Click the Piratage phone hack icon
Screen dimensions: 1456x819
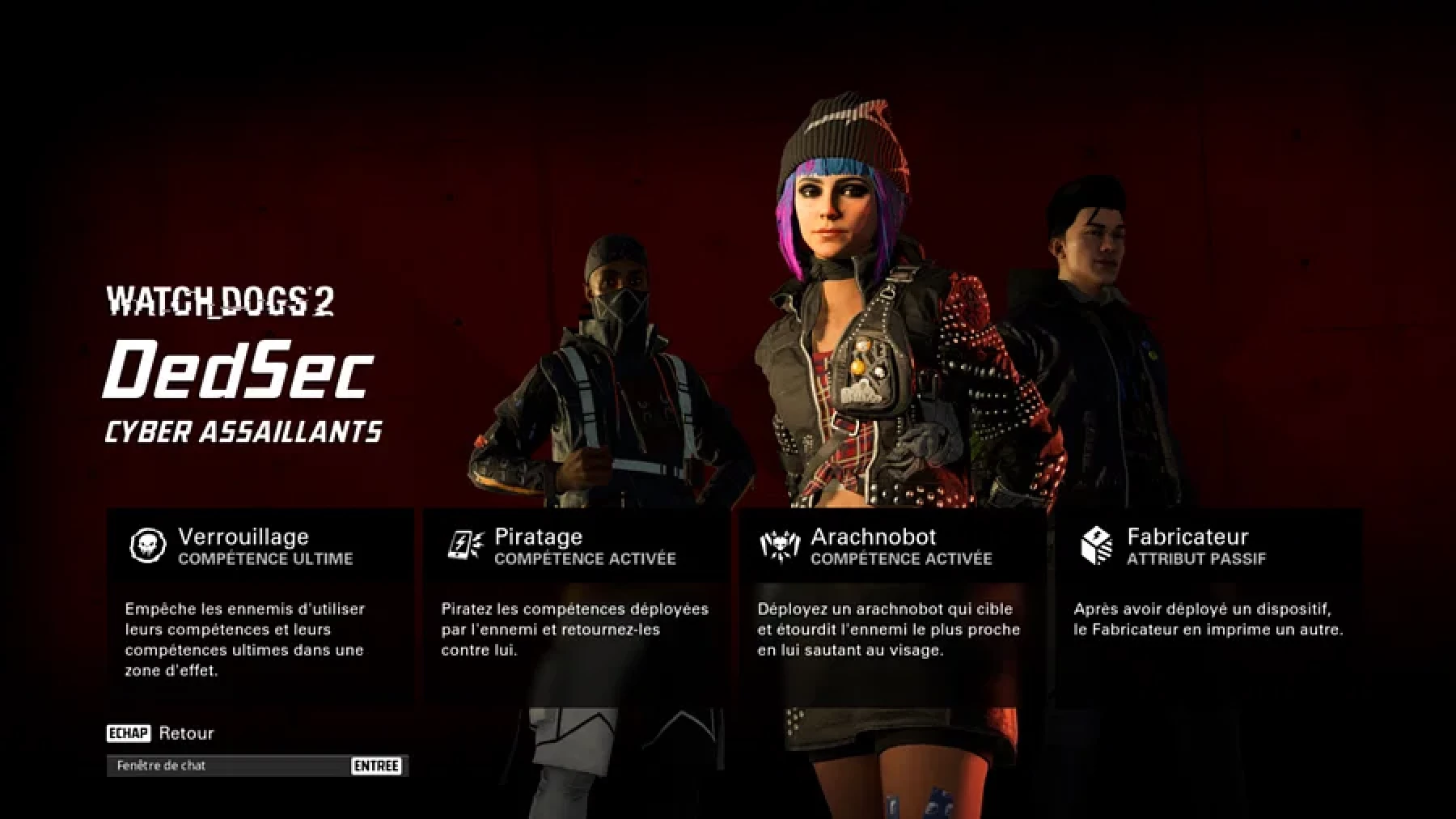point(465,545)
